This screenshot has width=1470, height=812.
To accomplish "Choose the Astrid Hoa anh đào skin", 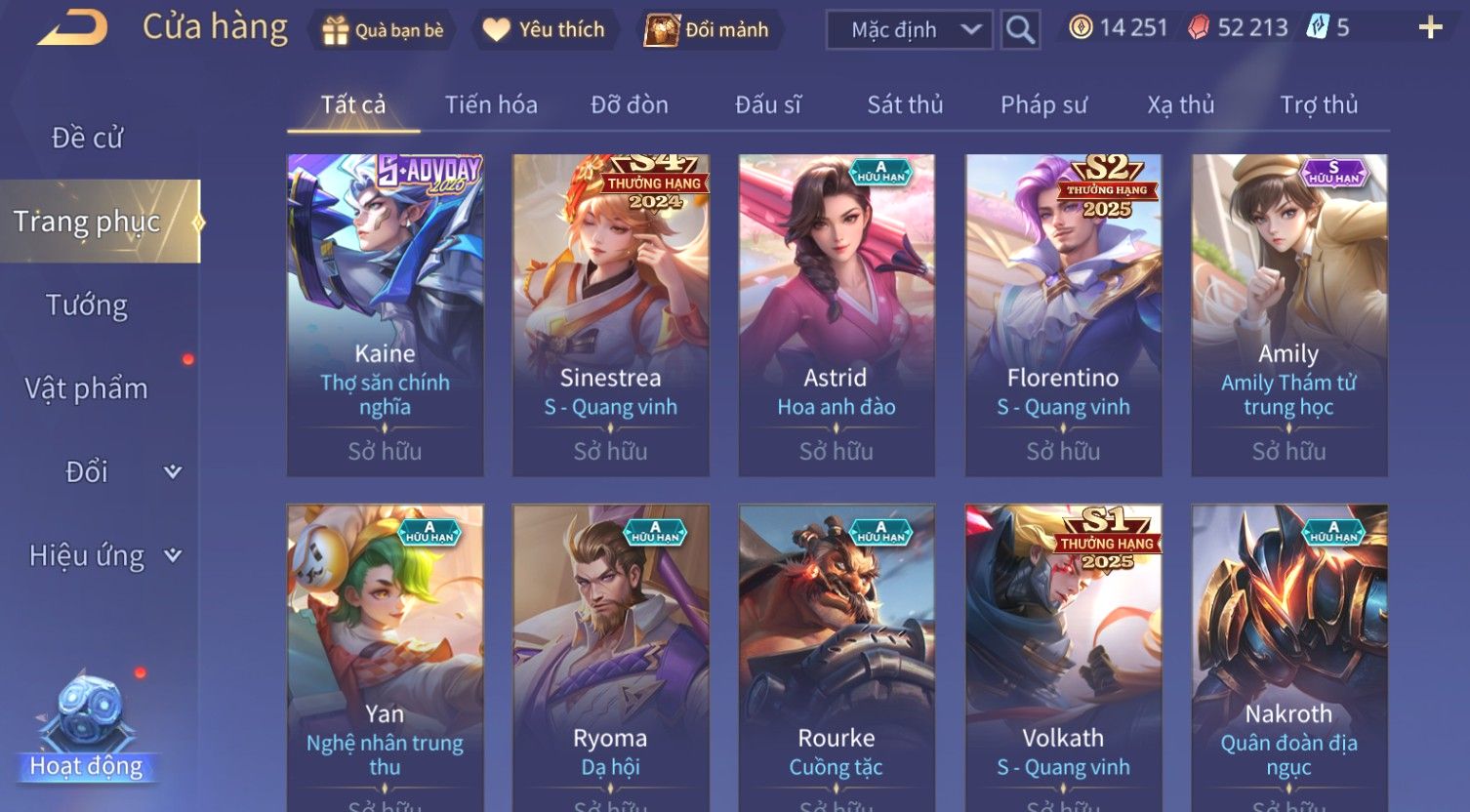I will (x=837, y=314).
